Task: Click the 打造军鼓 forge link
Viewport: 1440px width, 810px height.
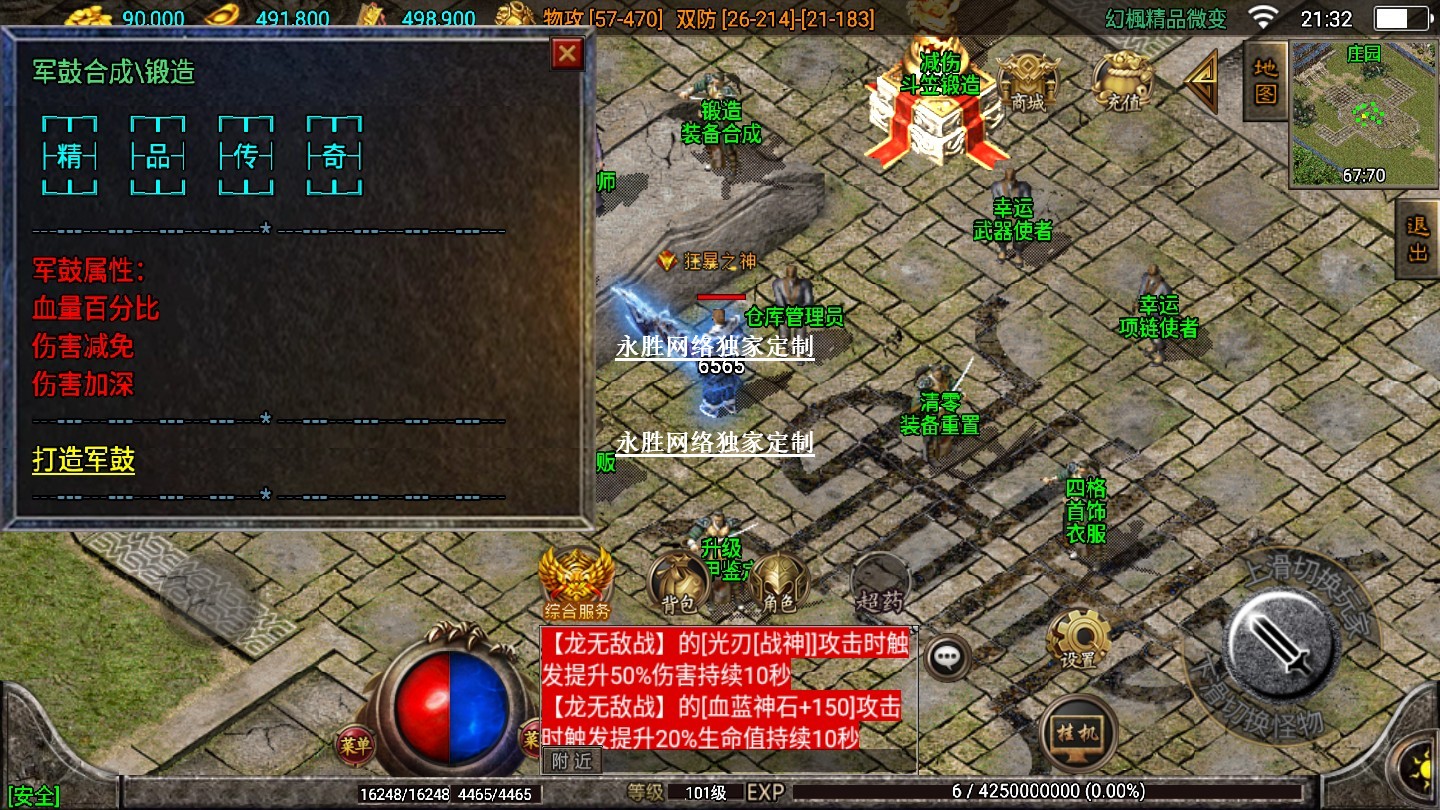Action: point(84,461)
